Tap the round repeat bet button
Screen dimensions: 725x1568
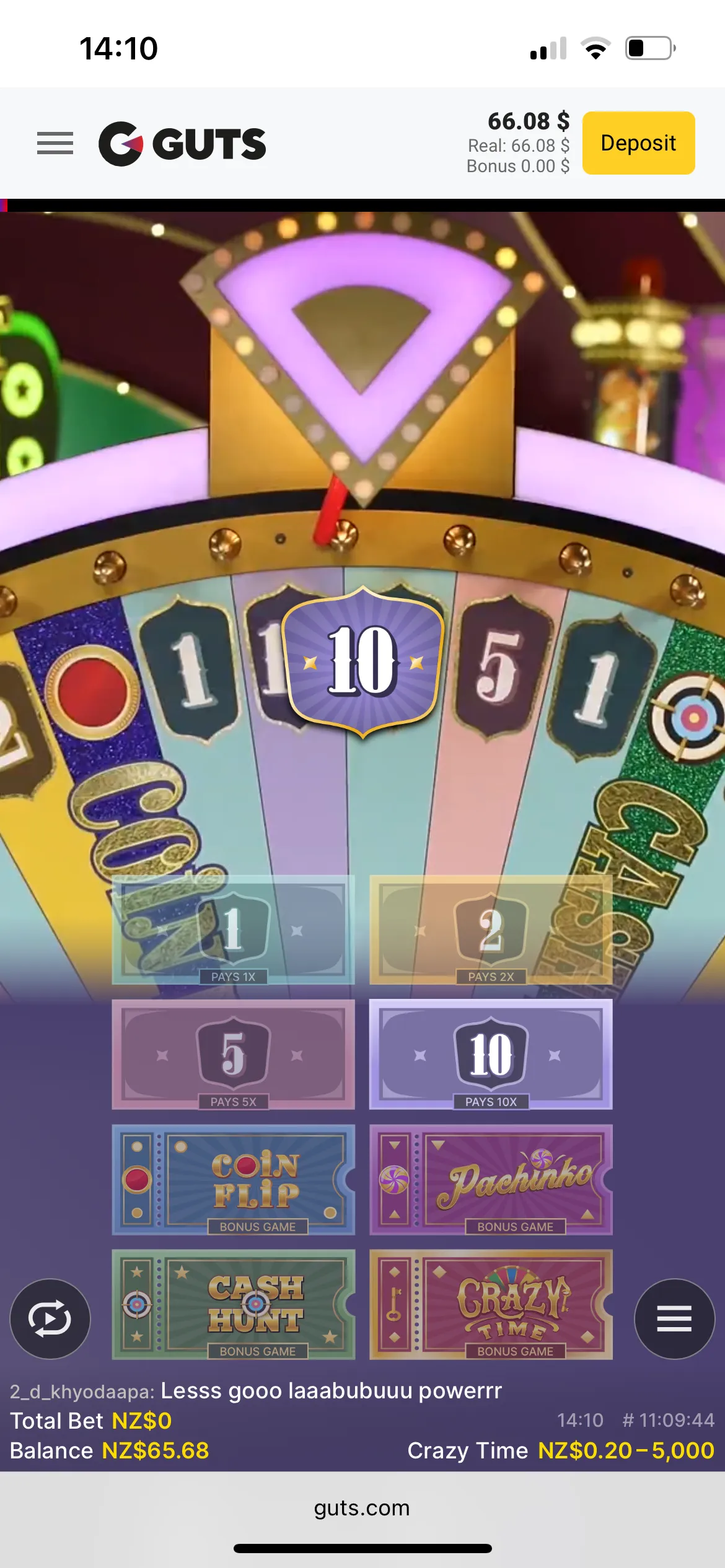(x=50, y=1318)
